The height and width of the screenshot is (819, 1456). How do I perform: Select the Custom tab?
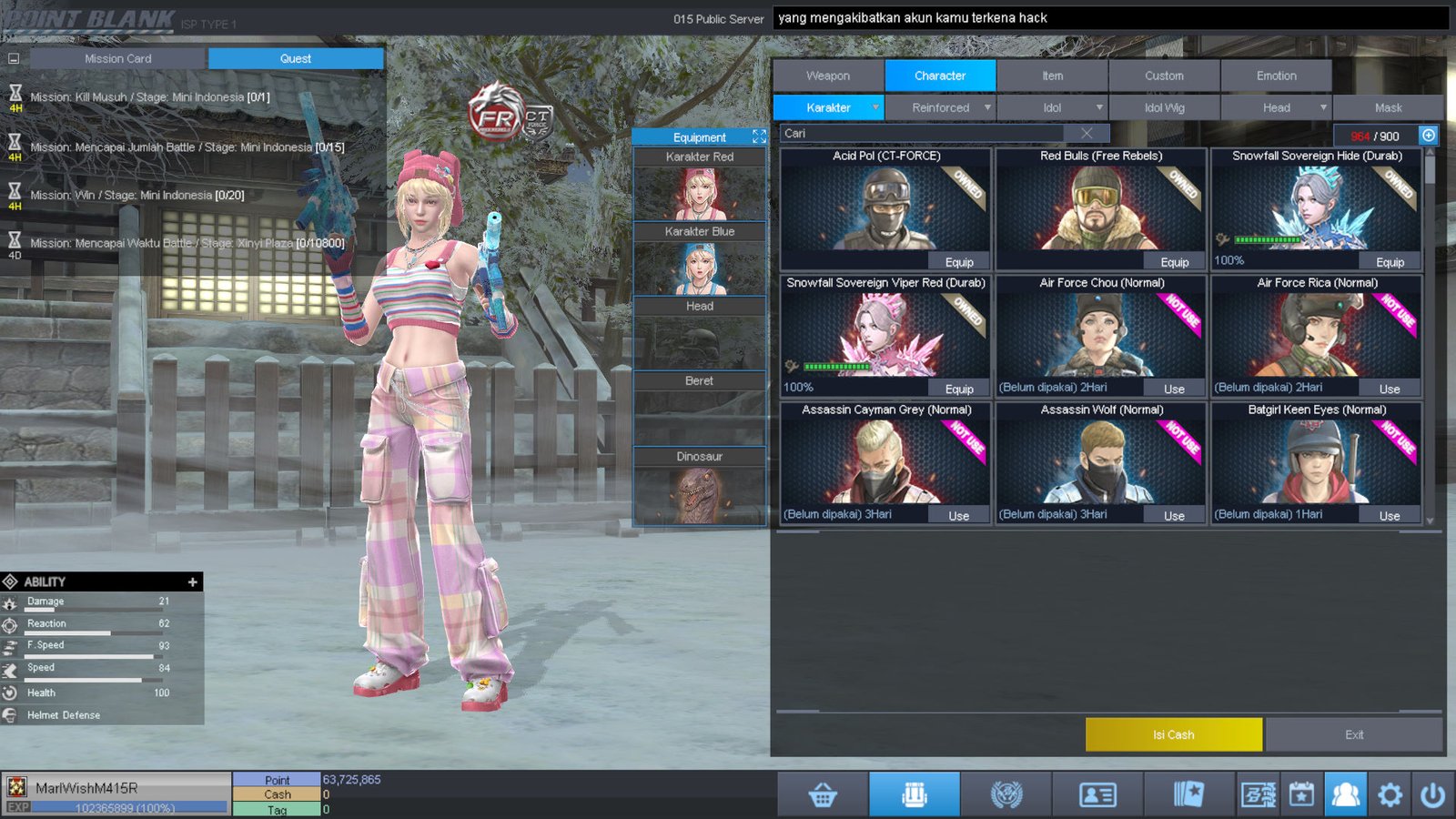(1164, 76)
